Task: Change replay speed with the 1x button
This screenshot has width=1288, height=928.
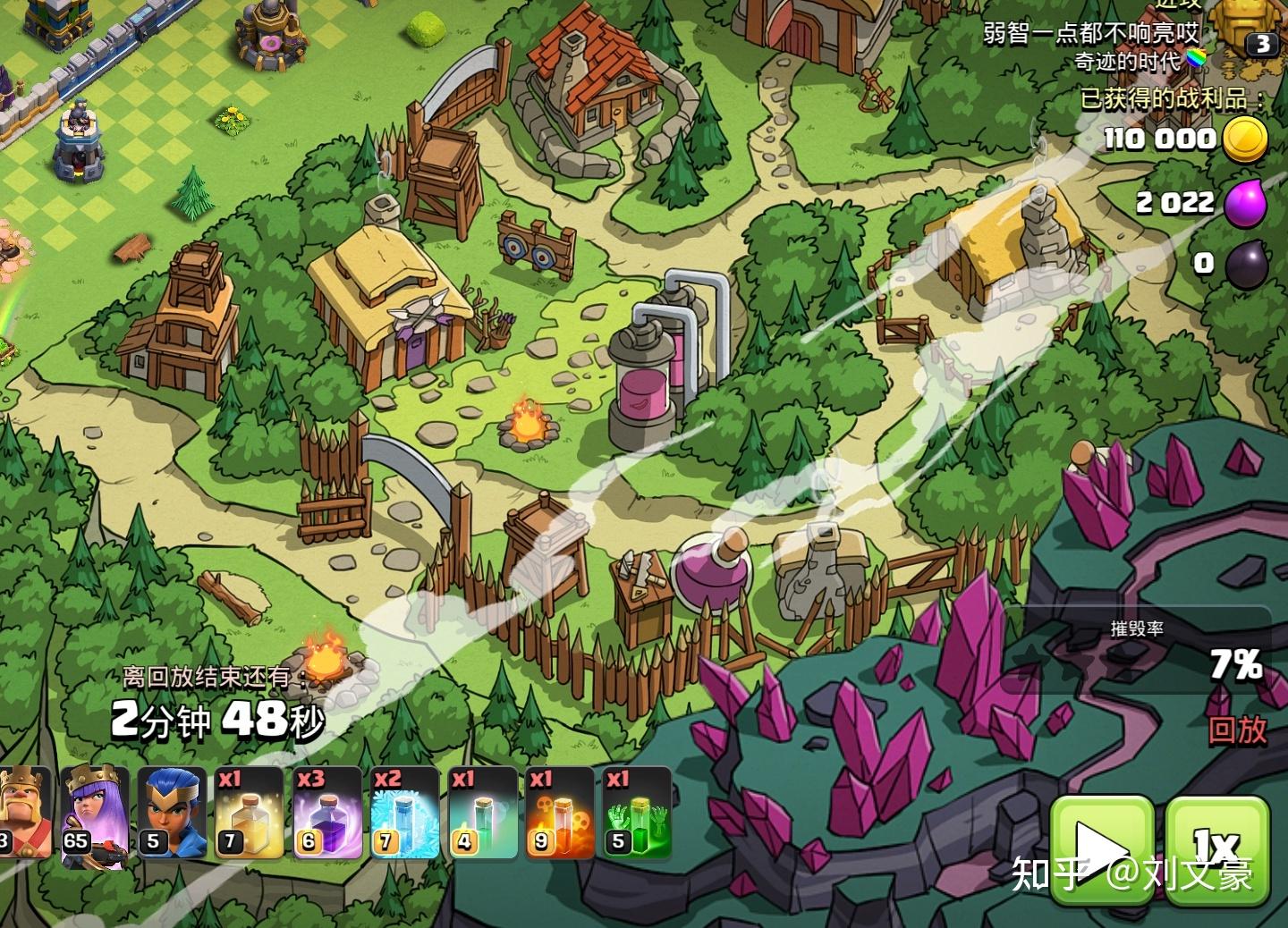Action: pos(1217,846)
